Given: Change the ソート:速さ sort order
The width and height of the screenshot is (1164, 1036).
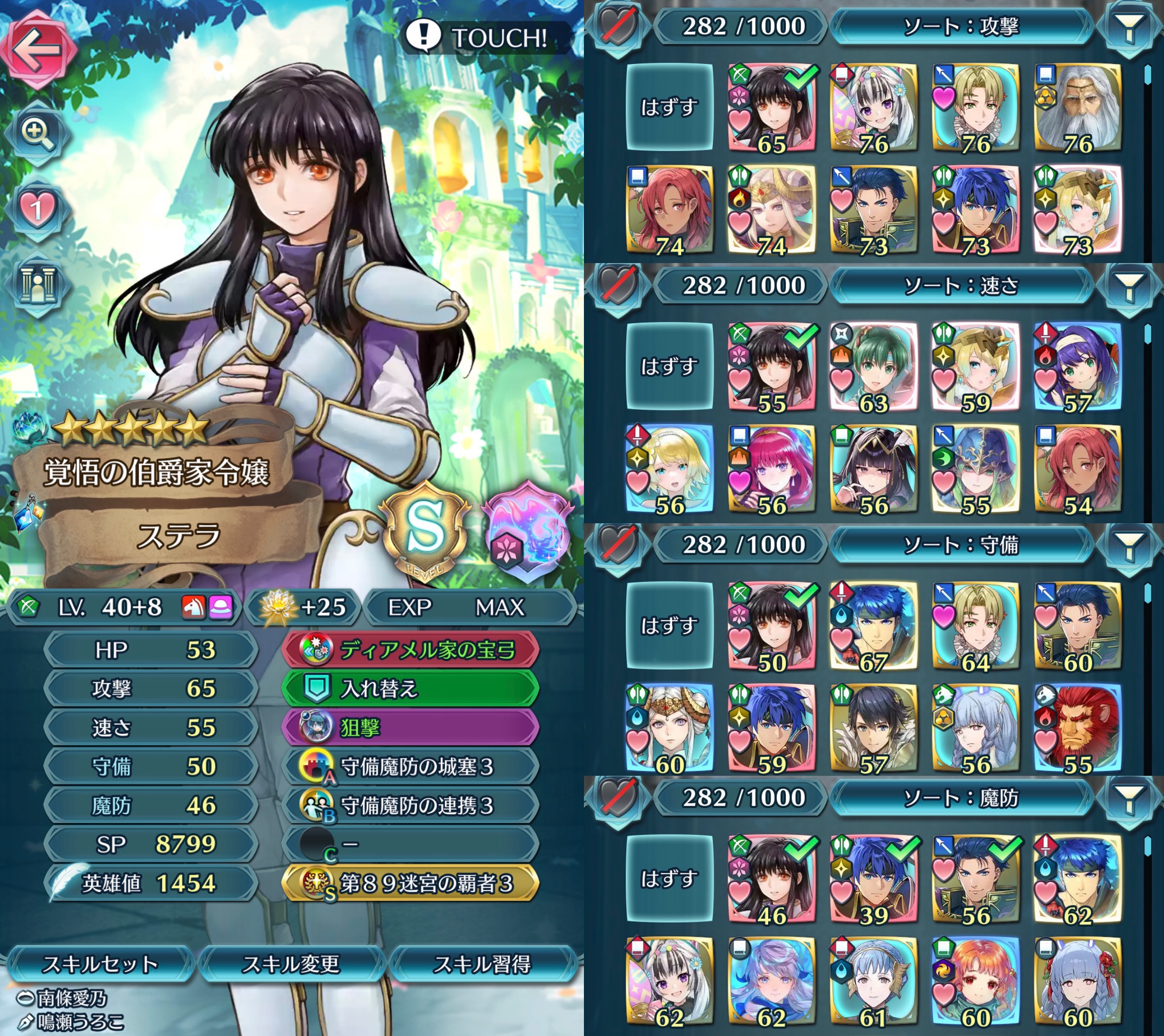Looking at the screenshot, I should tap(962, 285).
